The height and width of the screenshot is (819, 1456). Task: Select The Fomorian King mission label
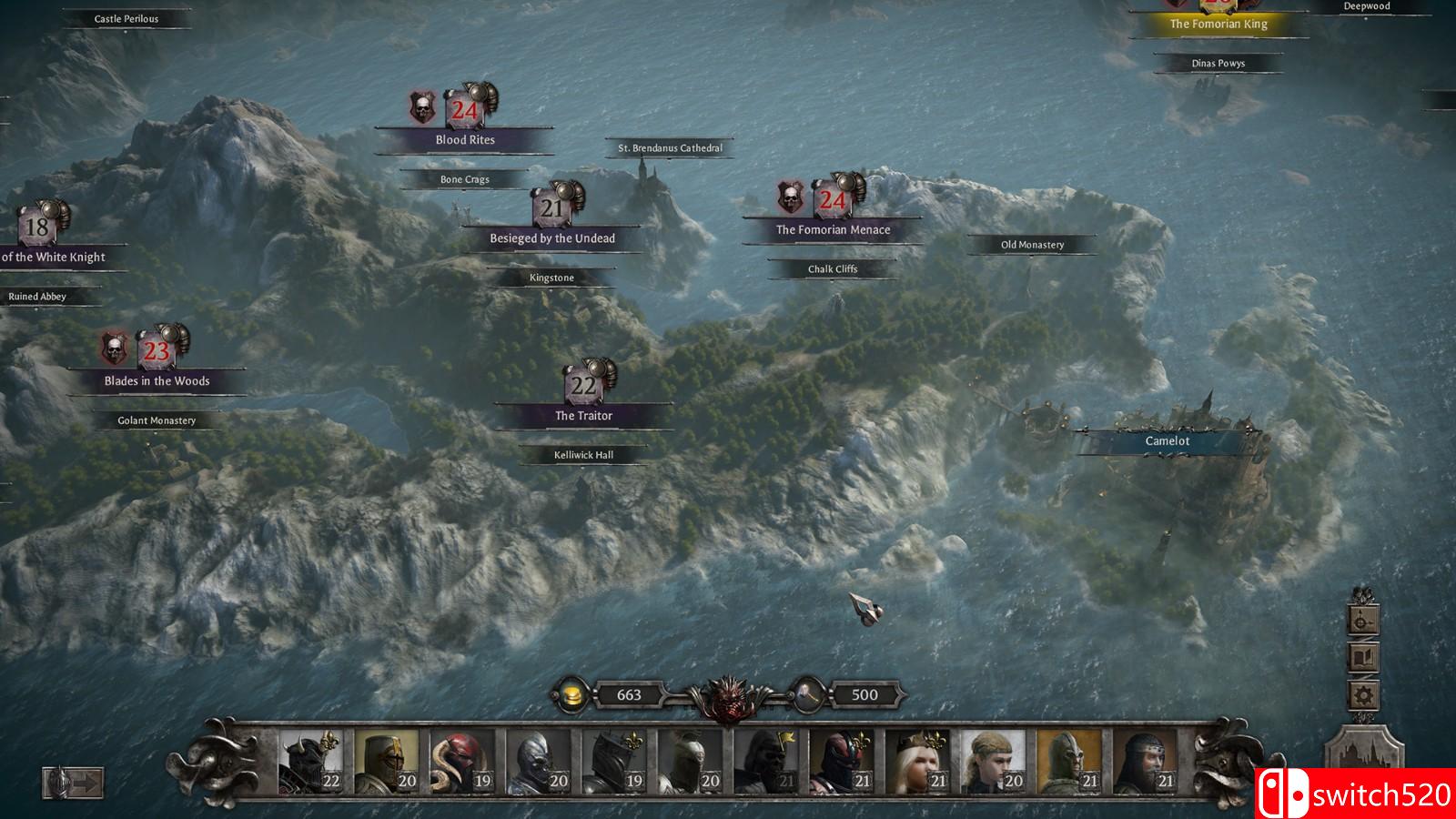[x=1218, y=25]
